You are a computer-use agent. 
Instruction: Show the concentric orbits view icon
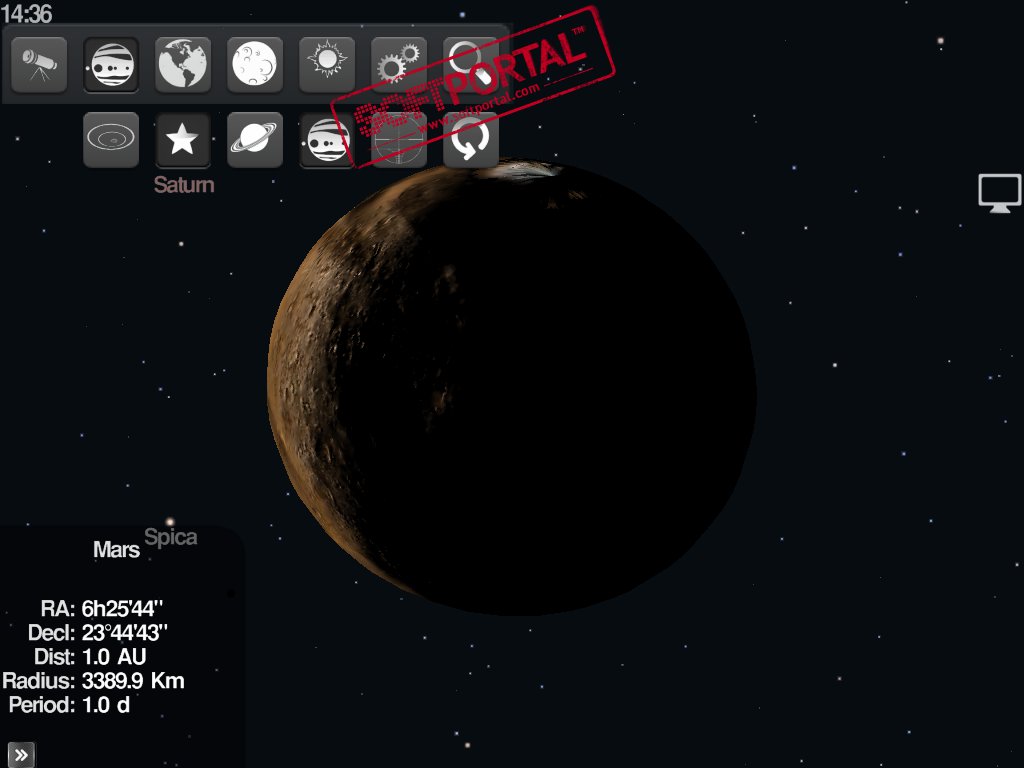111,140
